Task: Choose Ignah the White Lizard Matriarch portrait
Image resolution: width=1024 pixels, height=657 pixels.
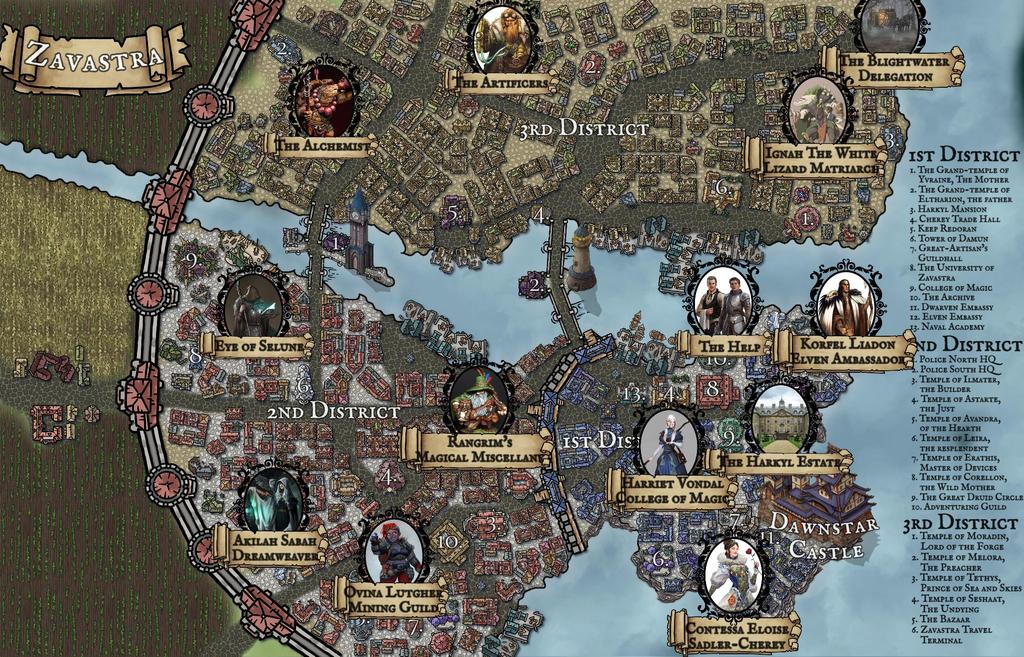Action: tap(819, 109)
